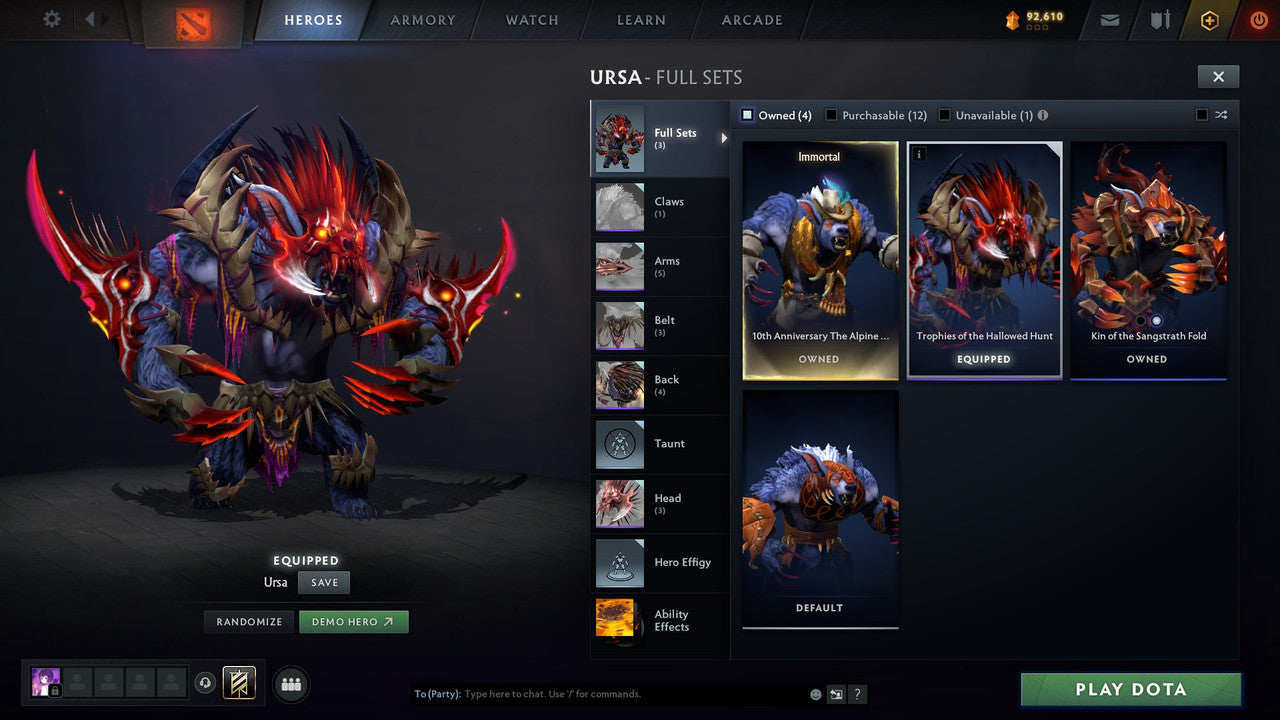The height and width of the screenshot is (720, 1280).
Task: Close the Ursa full sets panel
Action: point(1218,76)
